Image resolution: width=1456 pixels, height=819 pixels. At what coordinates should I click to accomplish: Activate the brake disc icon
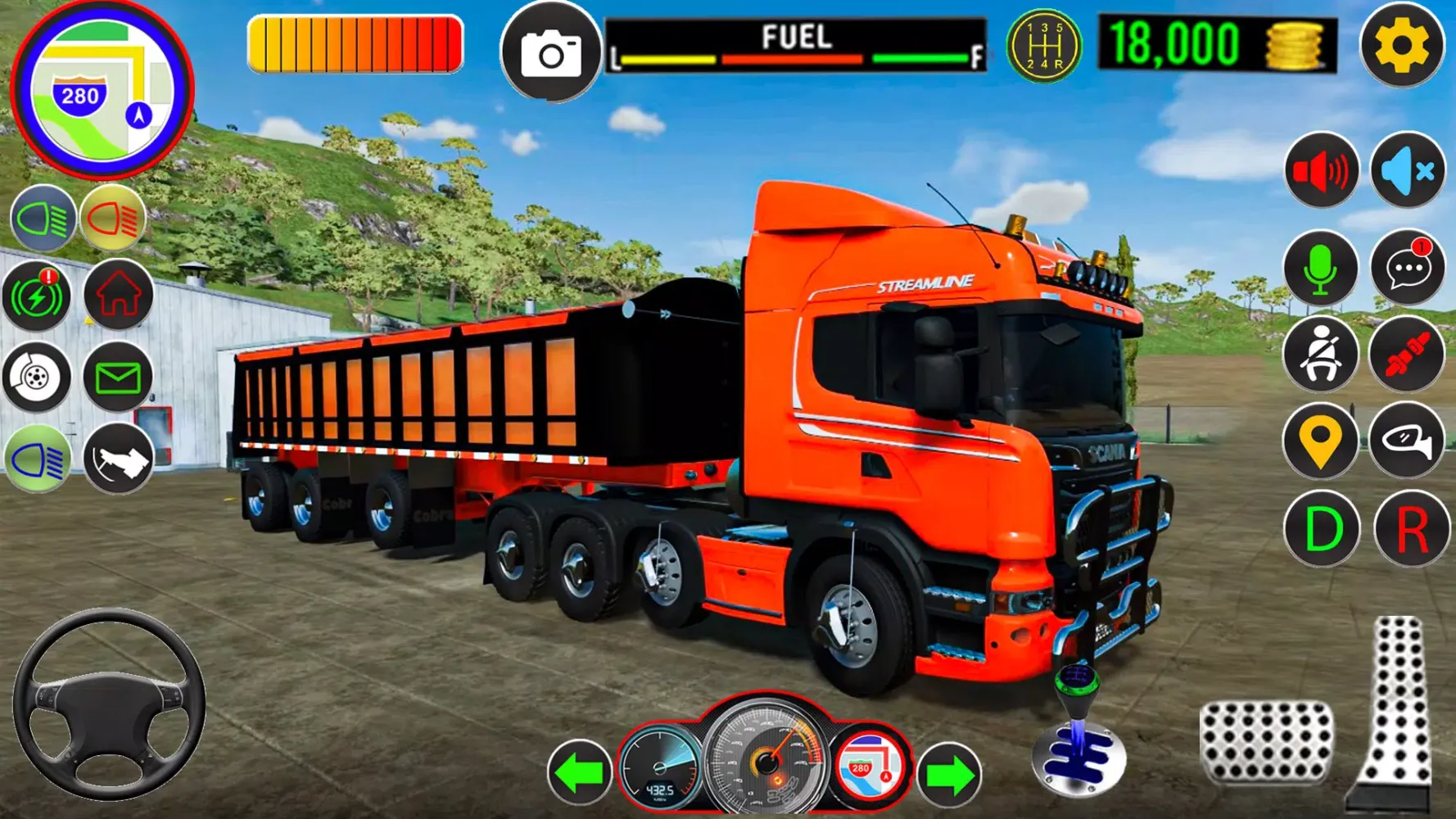37,378
